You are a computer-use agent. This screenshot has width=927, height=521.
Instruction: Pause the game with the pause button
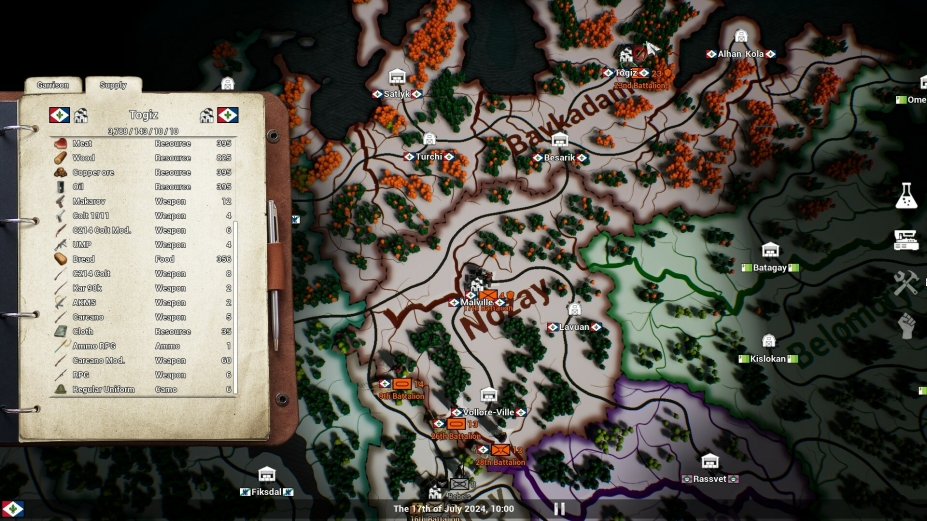pos(560,509)
